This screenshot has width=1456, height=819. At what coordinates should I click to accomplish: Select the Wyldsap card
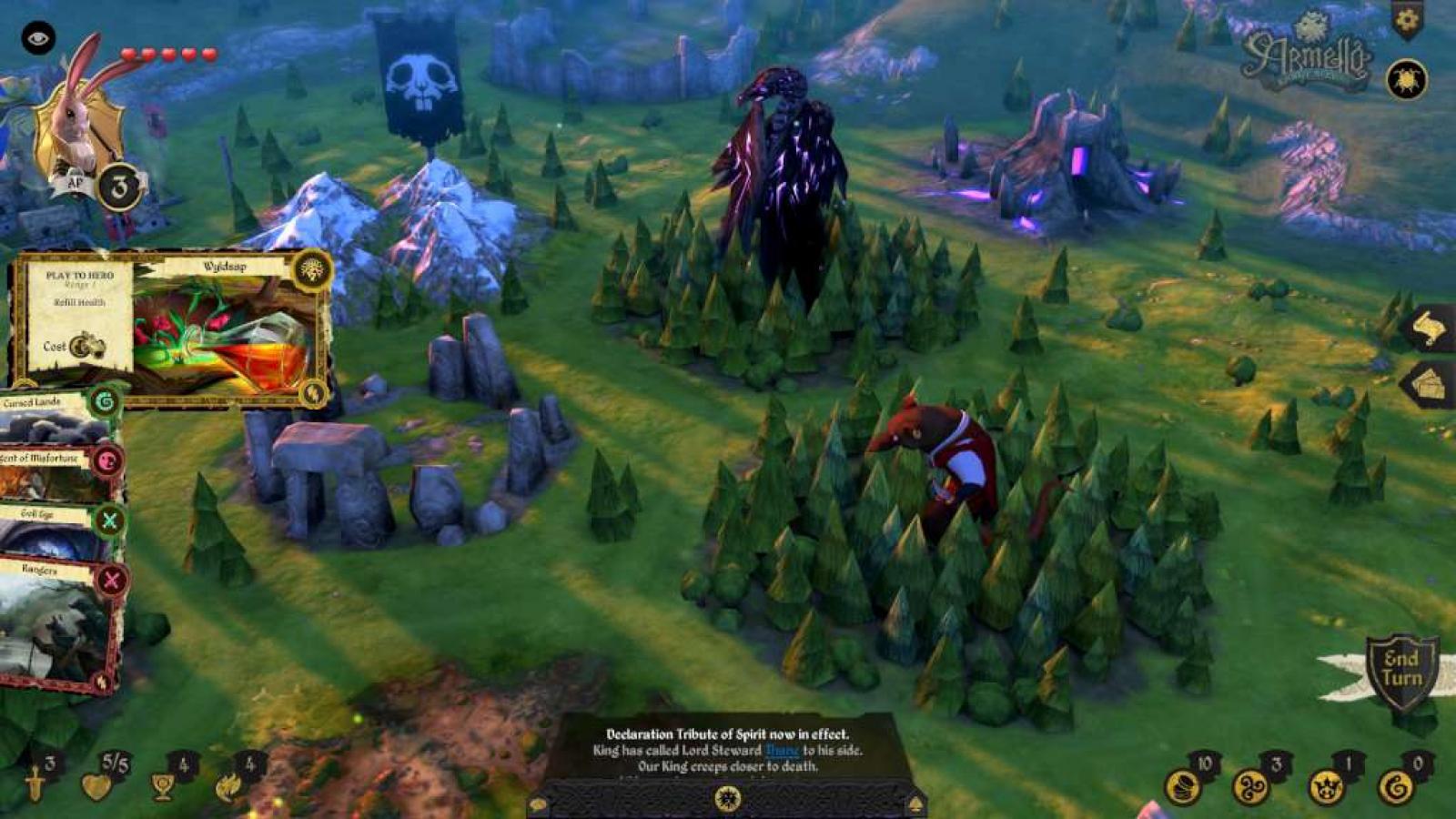click(x=173, y=328)
